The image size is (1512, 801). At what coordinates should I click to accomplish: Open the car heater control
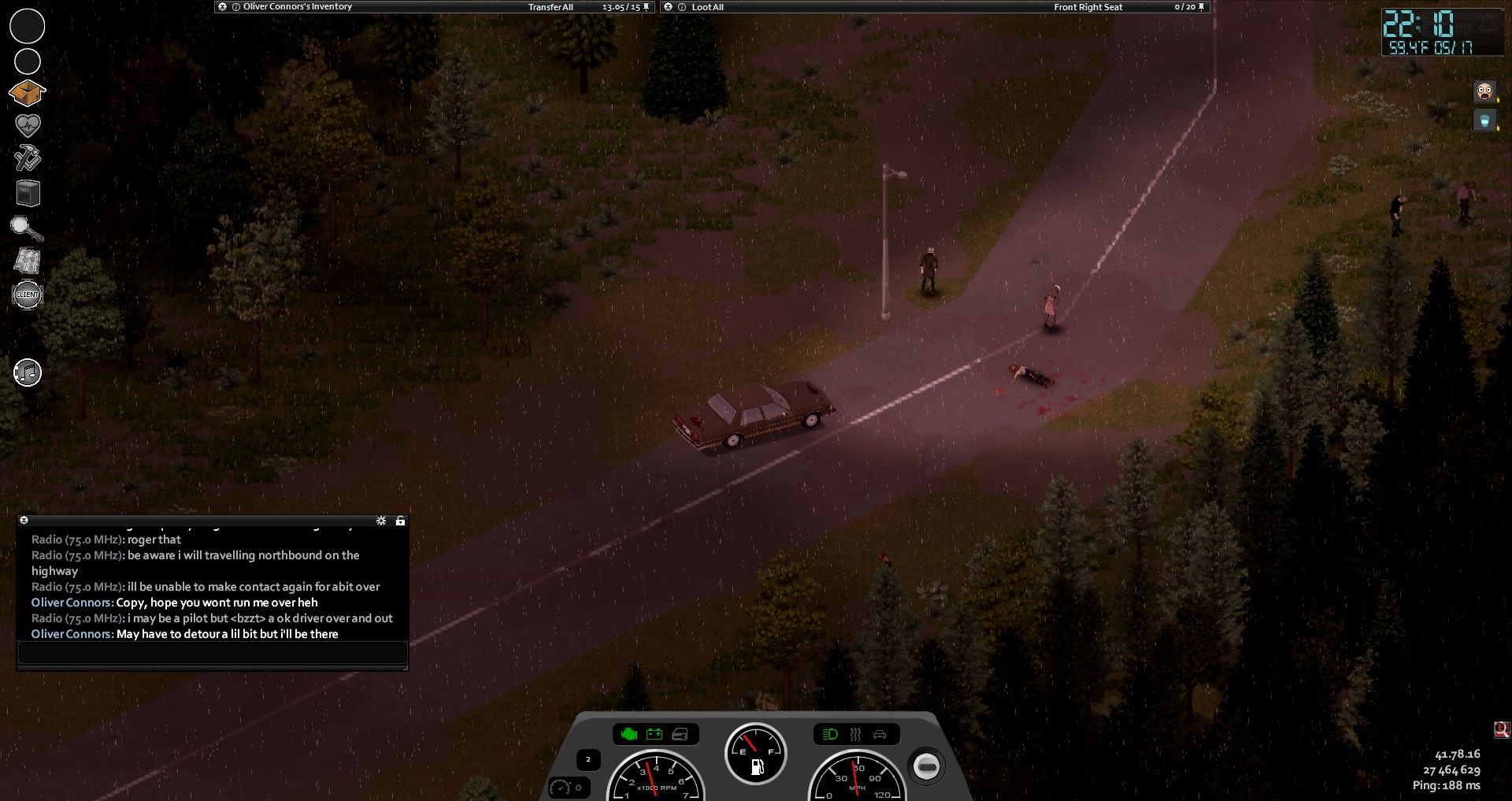click(x=855, y=735)
